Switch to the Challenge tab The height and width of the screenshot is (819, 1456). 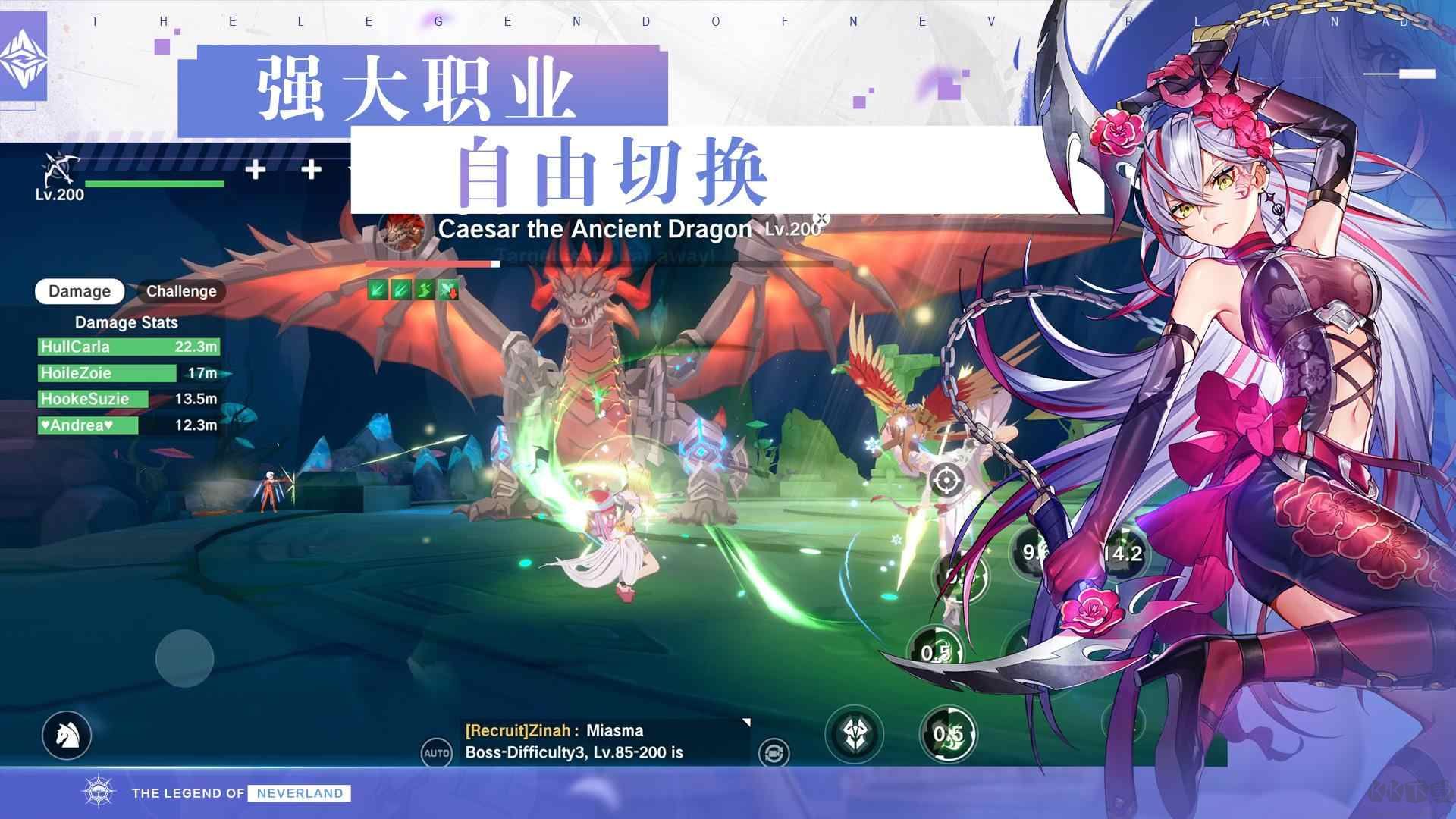point(181,291)
